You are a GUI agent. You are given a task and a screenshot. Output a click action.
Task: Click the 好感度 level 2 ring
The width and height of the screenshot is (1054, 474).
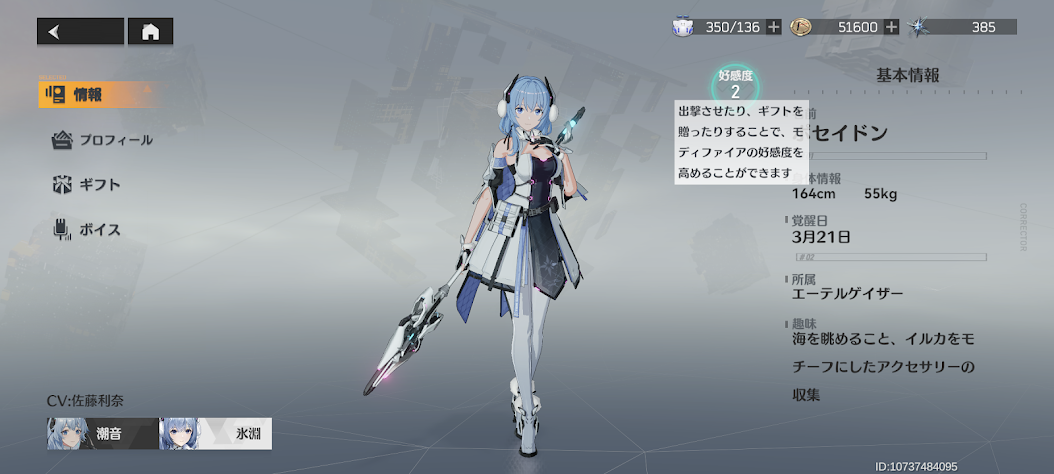tap(735, 84)
